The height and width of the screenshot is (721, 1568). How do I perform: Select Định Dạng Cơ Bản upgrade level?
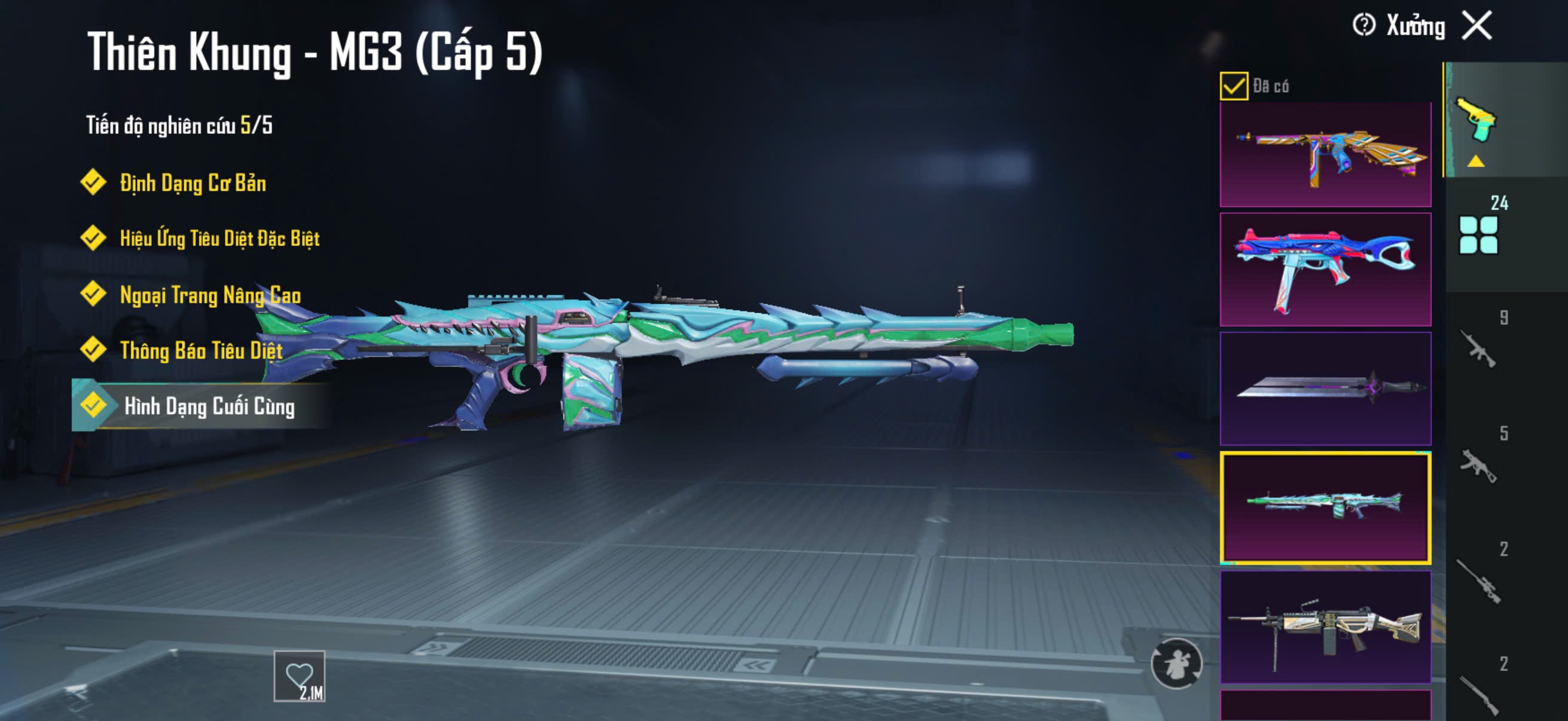(193, 182)
